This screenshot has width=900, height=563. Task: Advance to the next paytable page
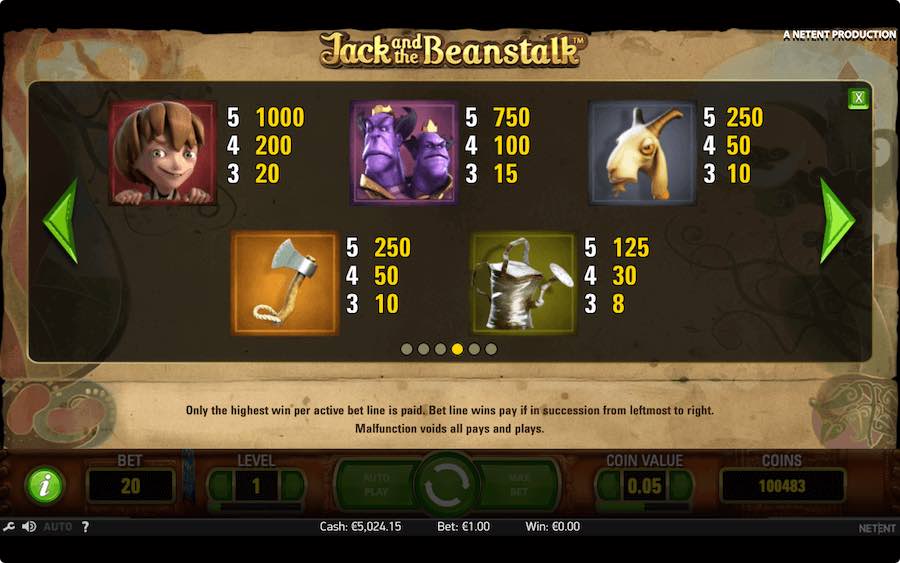[x=837, y=221]
